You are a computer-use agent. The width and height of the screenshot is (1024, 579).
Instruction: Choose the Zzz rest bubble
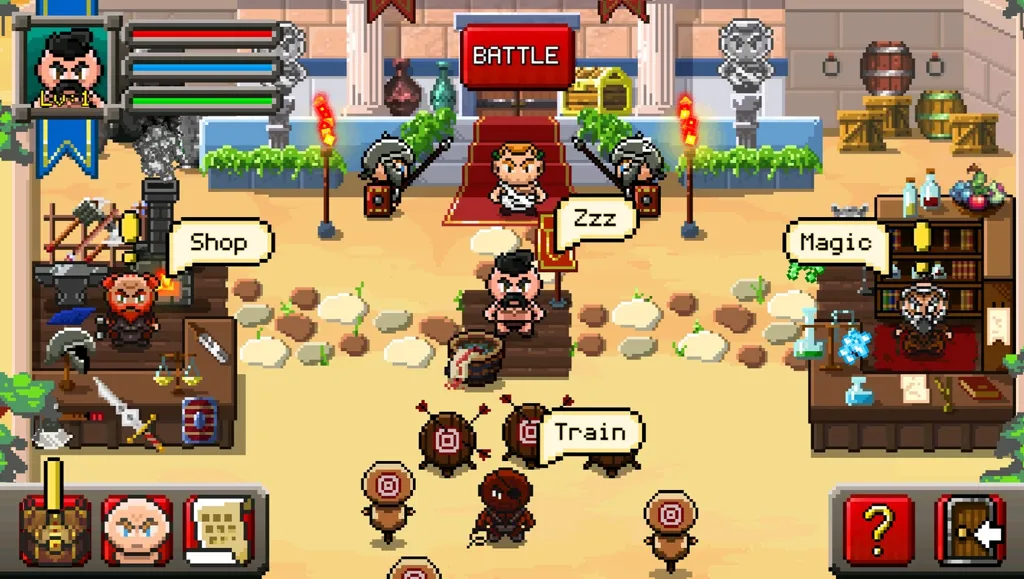pyautogui.click(x=594, y=219)
